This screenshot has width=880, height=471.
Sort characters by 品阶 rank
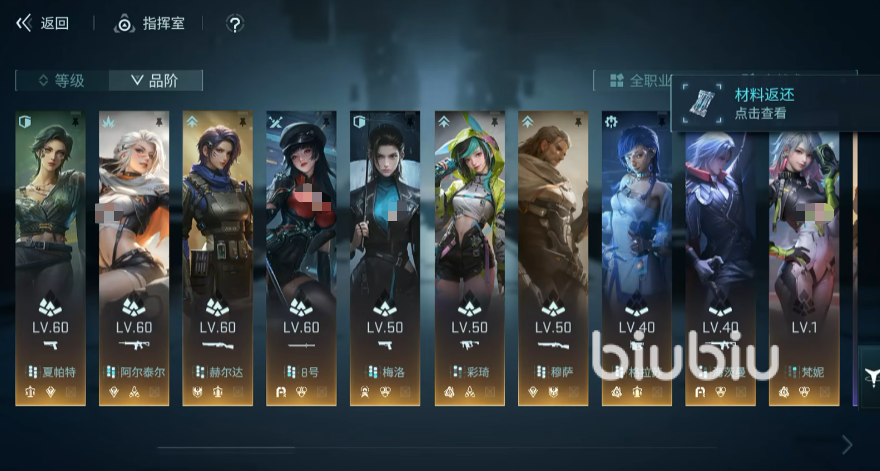coord(155,81)
